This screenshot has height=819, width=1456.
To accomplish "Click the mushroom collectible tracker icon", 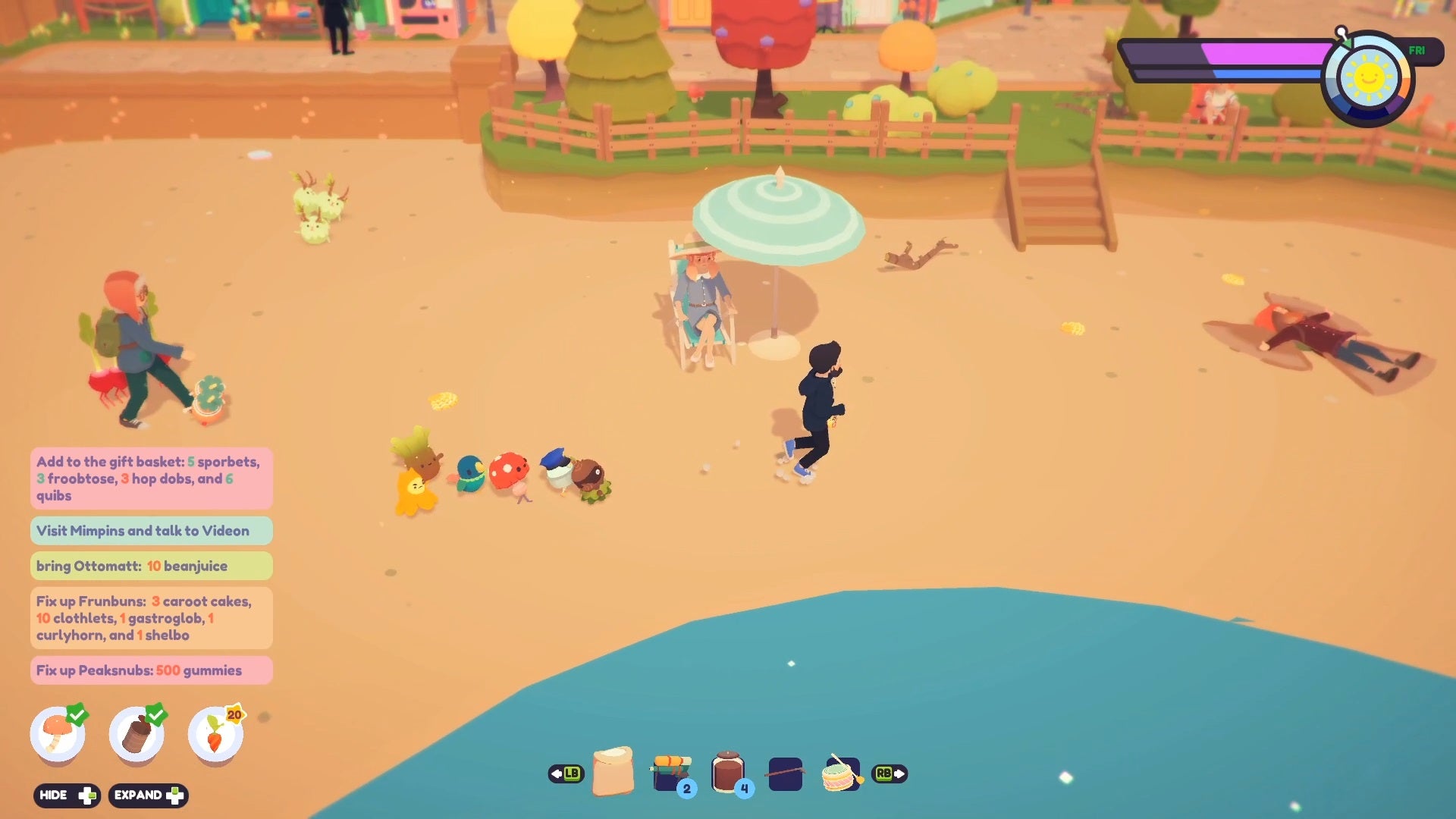I will [x=59, y=734].
